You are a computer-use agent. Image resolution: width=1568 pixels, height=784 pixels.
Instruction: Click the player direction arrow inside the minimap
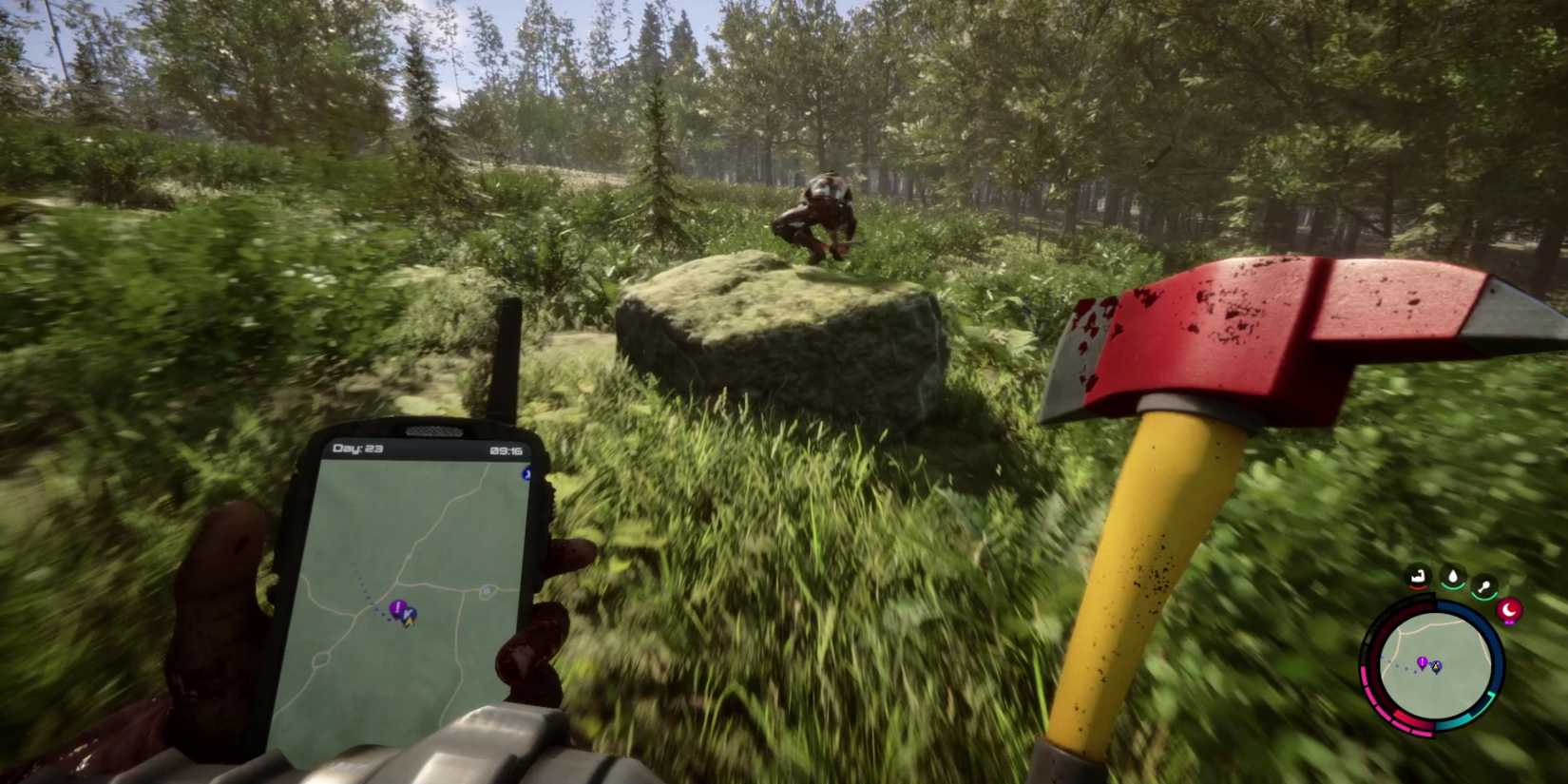(1436, 667)
